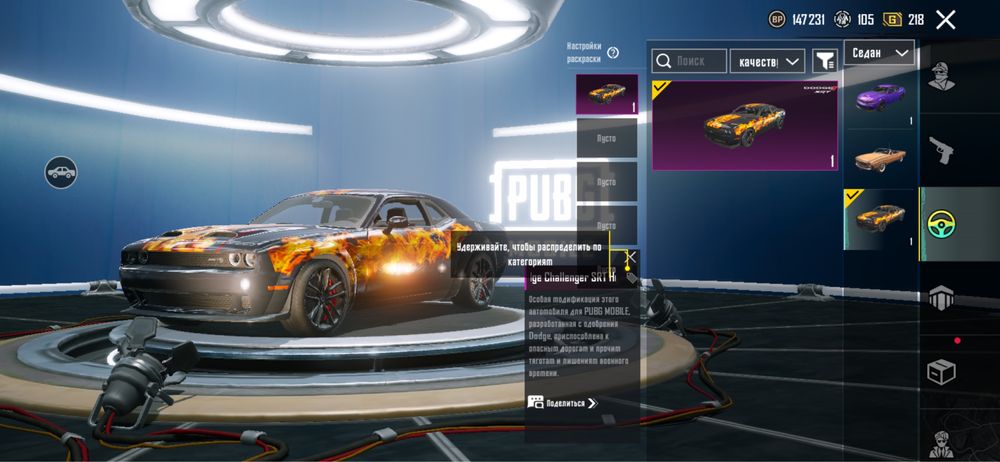The width and height of the screenshot is (1000, 462).
Task: Choose the orange convertible car thumbnail
Action: pos(880,158)
